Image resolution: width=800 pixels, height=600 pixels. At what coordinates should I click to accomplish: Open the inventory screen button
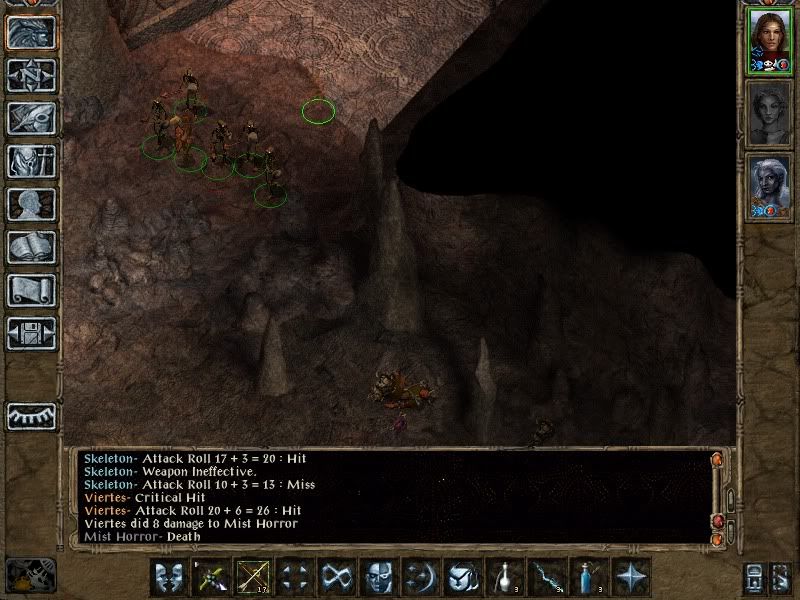pos(30,161)
